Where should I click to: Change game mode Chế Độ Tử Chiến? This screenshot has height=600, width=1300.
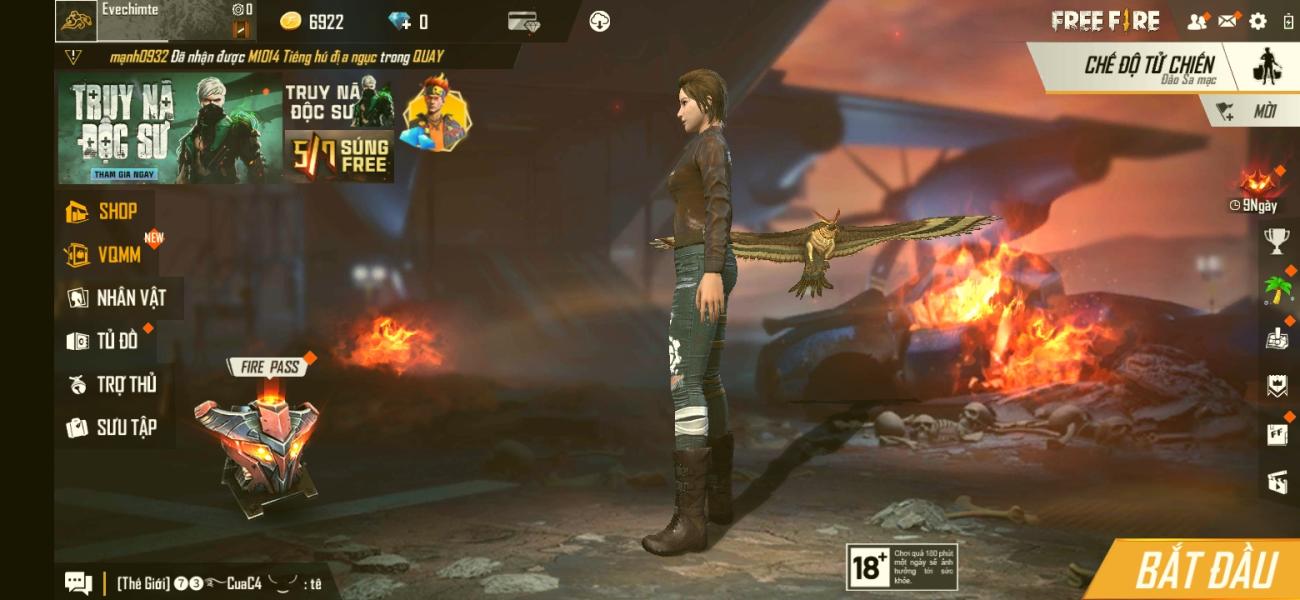1150,66
